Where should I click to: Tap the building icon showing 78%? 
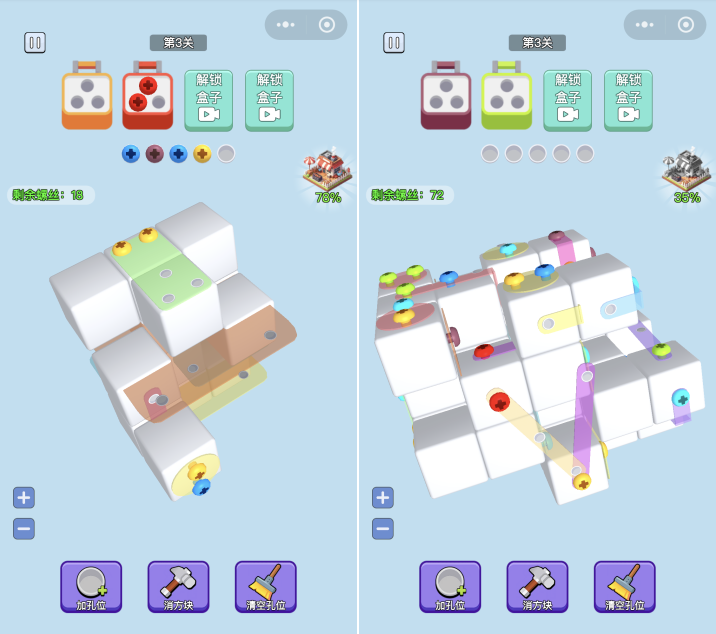[324, 173]
